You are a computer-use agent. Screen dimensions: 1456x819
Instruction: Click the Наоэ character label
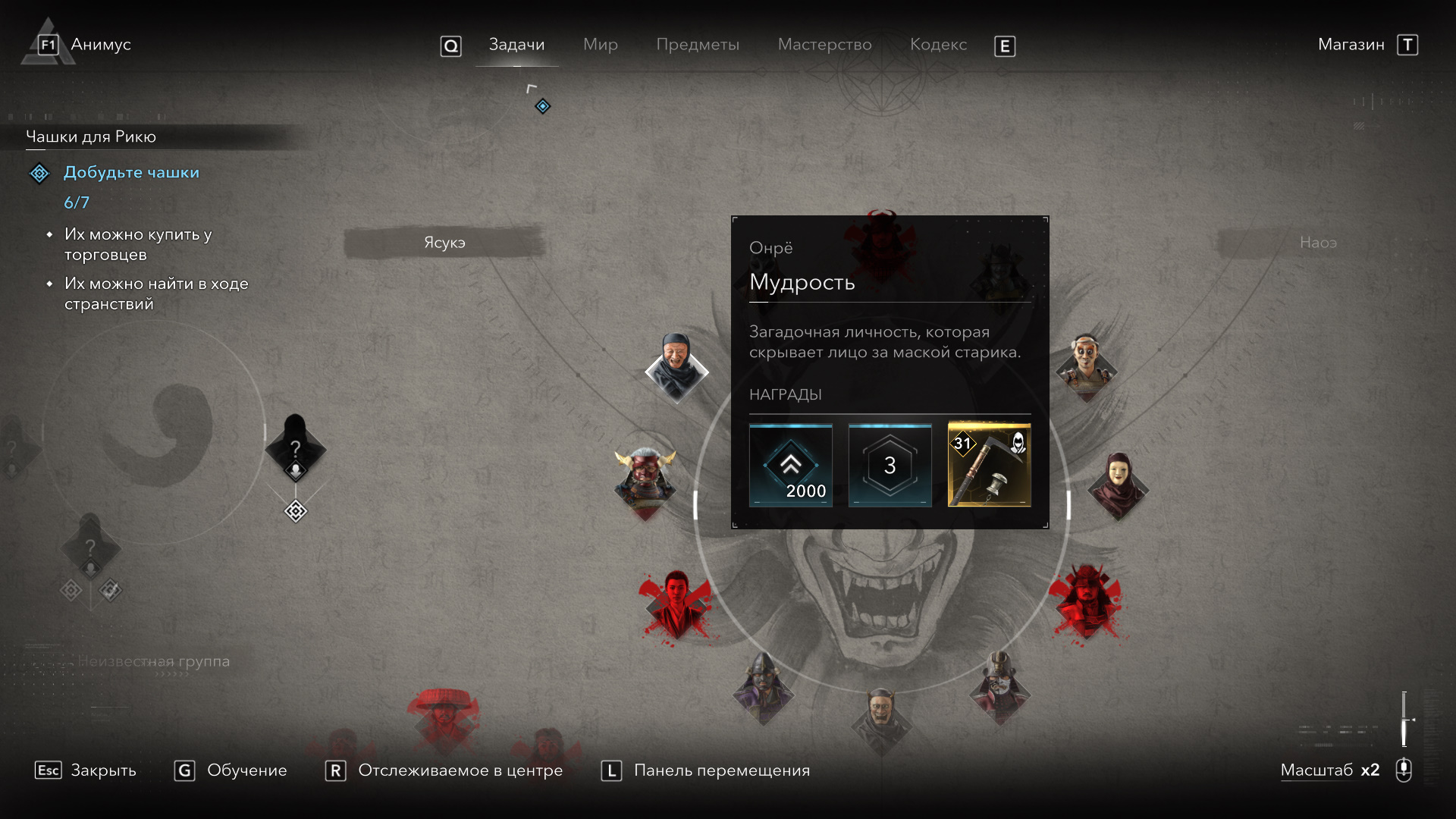1318,243
